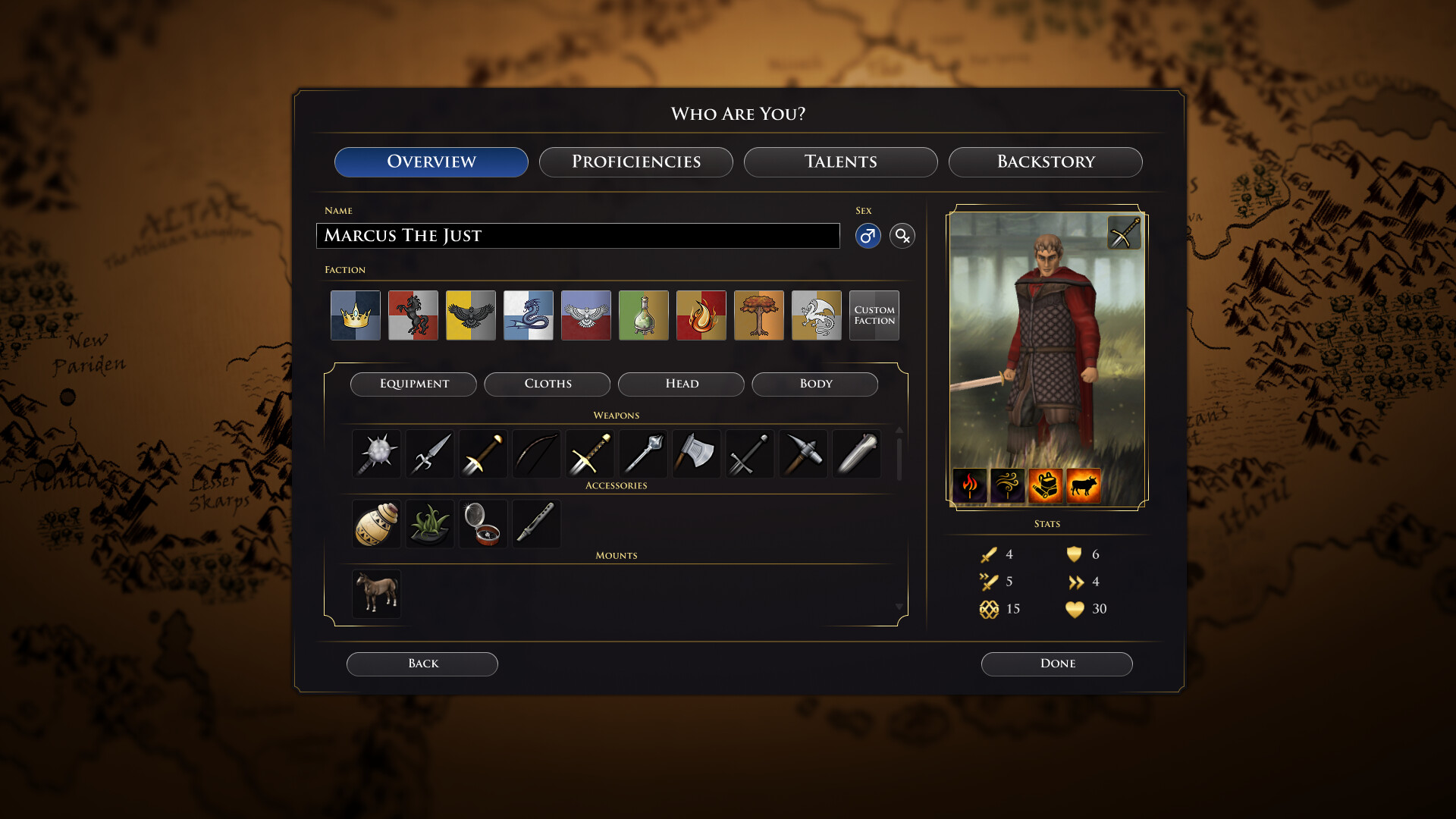The height and width of the screenshot is (819, 1456).
Task: Select the spiked mace weapon icon
Action: [x=376, y=453]
